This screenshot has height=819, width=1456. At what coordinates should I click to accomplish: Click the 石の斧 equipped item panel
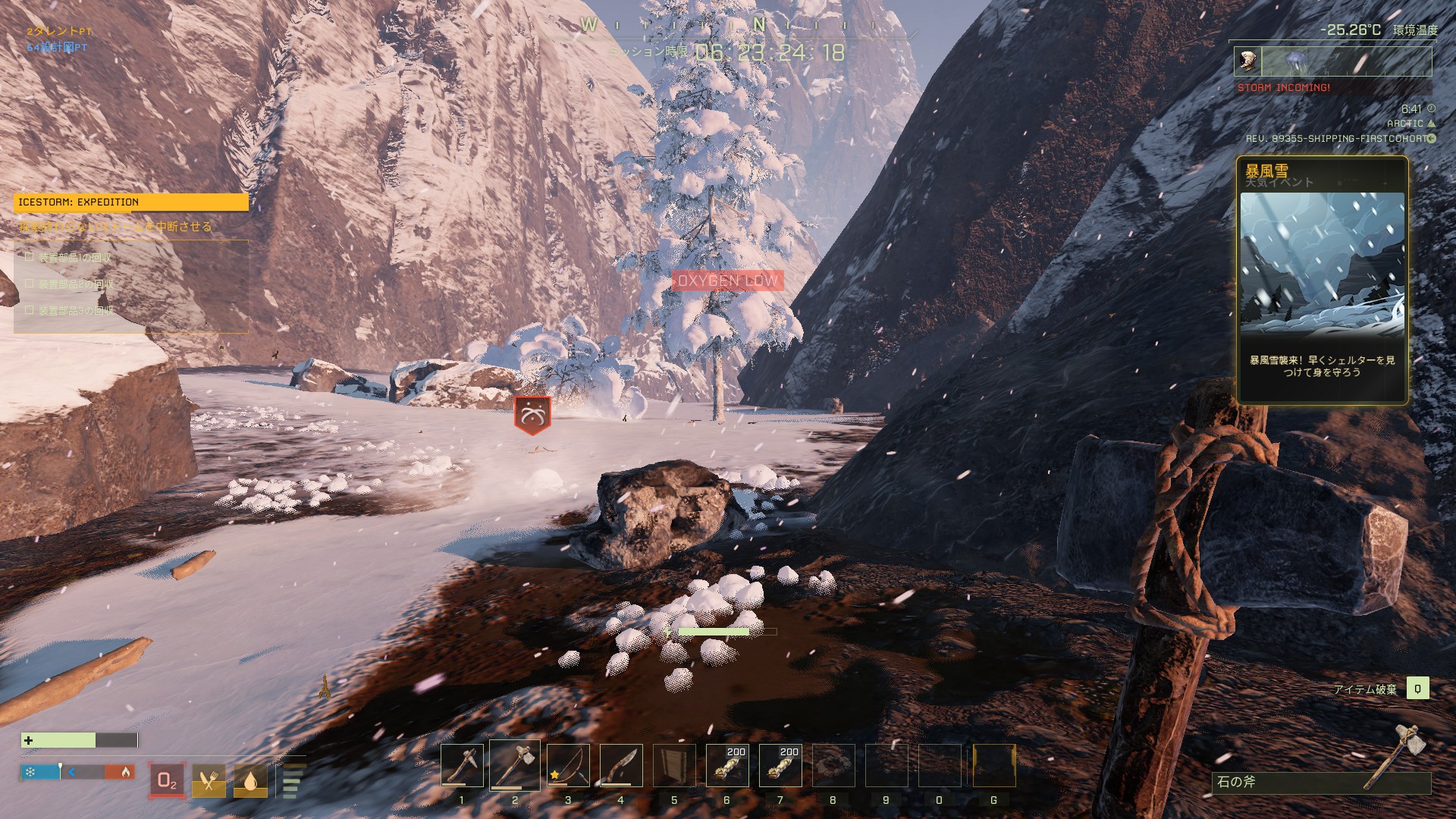[1320, 781]
